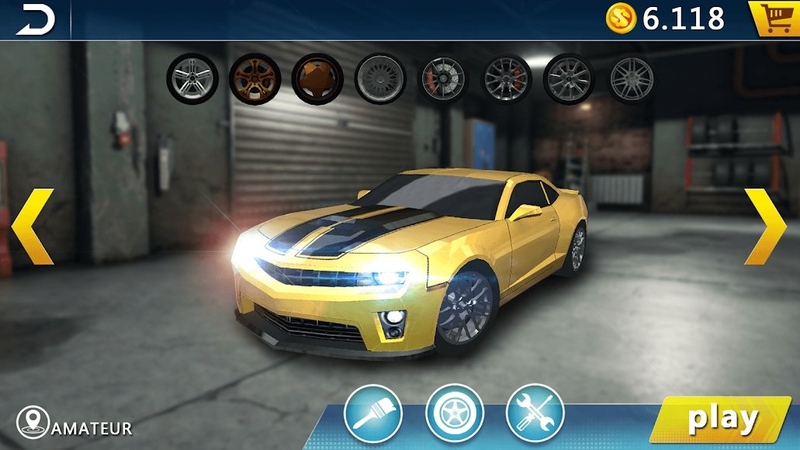Pick the silver mesh dish wheel

coord(380,79)
